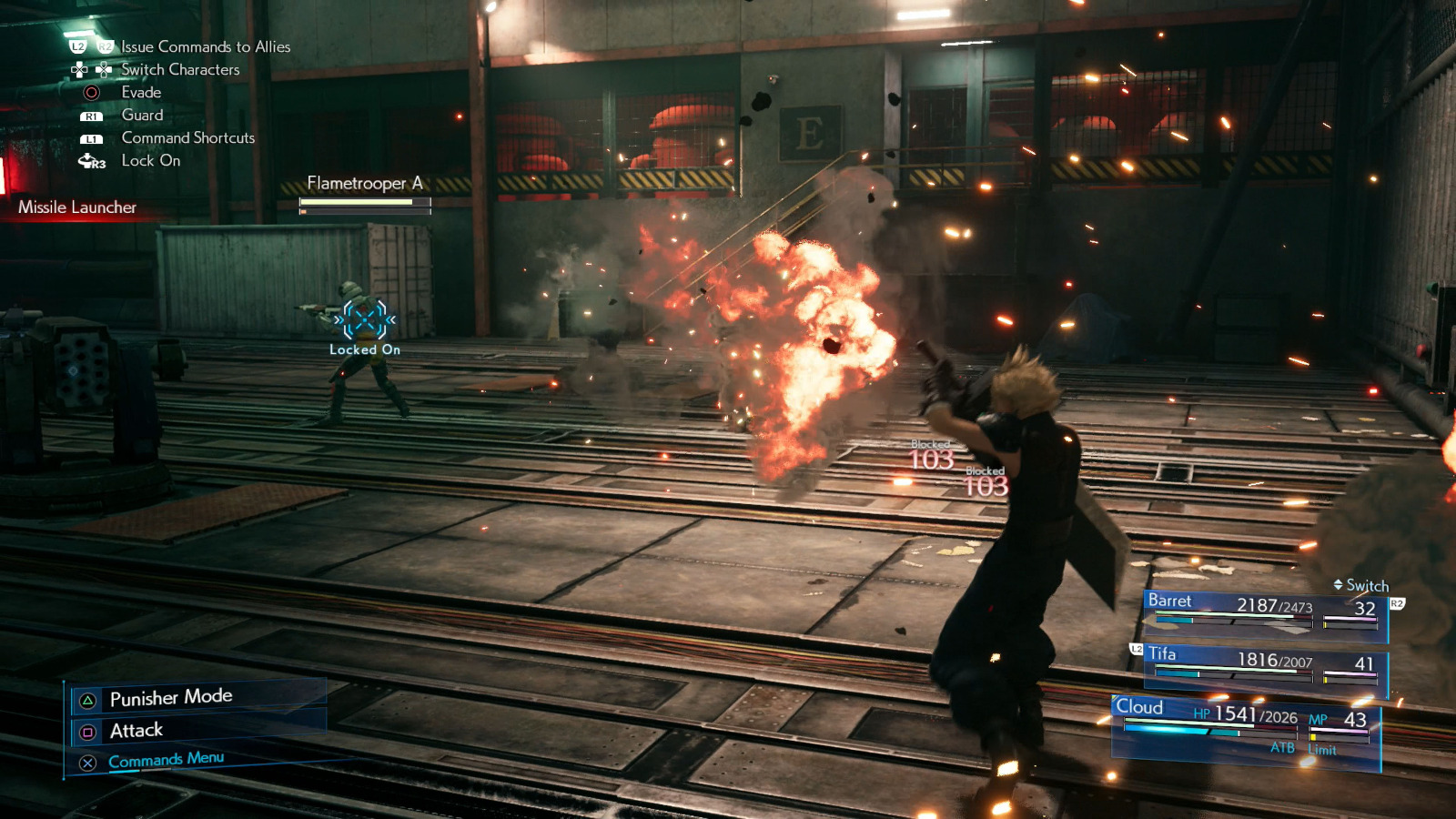The image size is (1456, 819).
Task: Select the Evade circle-button icon
Action: pos(92,93)
